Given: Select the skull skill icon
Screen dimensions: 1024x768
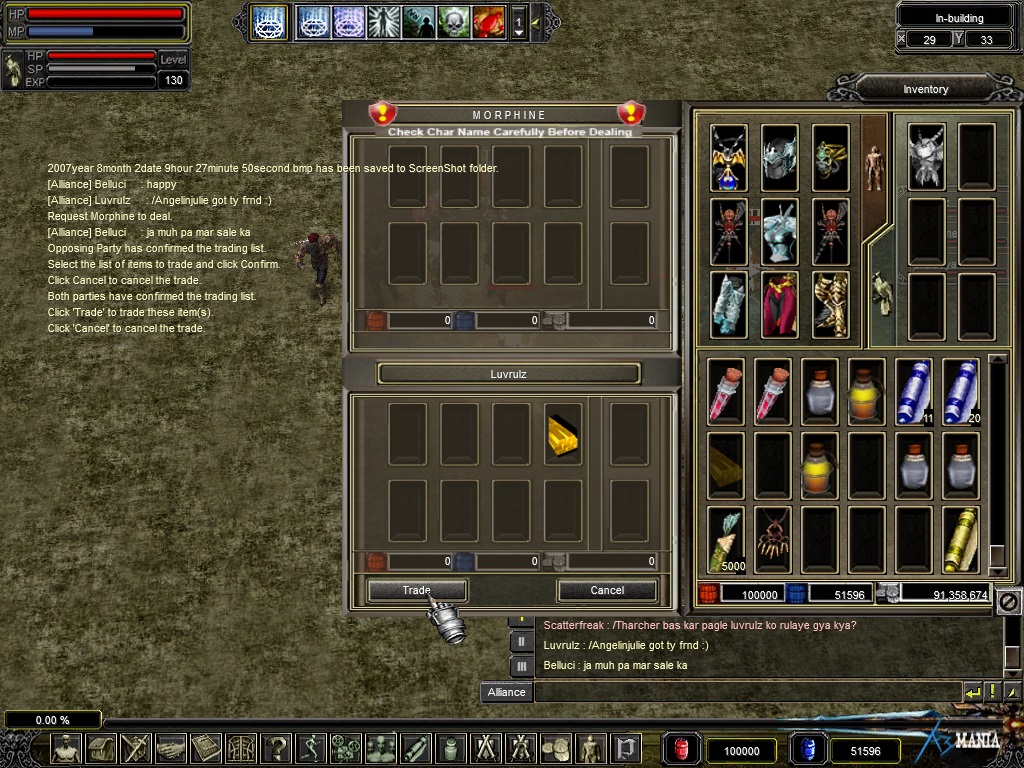Looking at the screenshot, I should 453,21.
